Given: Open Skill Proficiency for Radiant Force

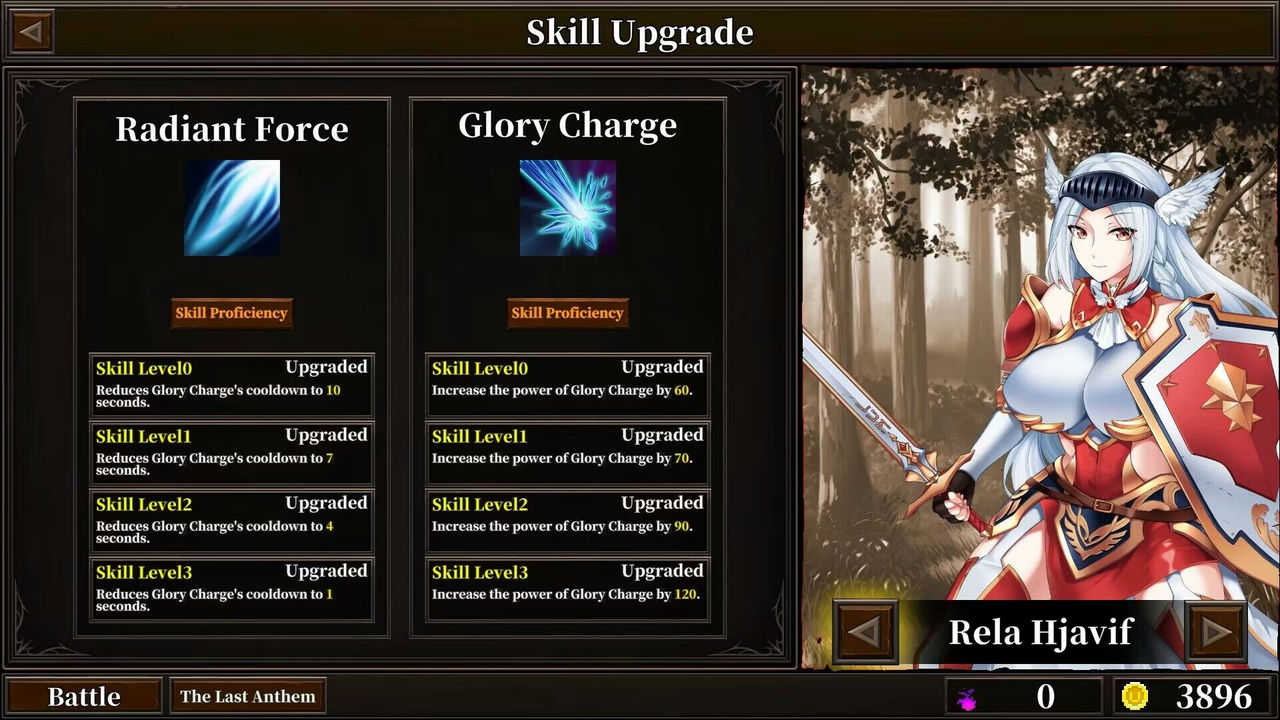Looking at the screenshot, I should (232, 313).
